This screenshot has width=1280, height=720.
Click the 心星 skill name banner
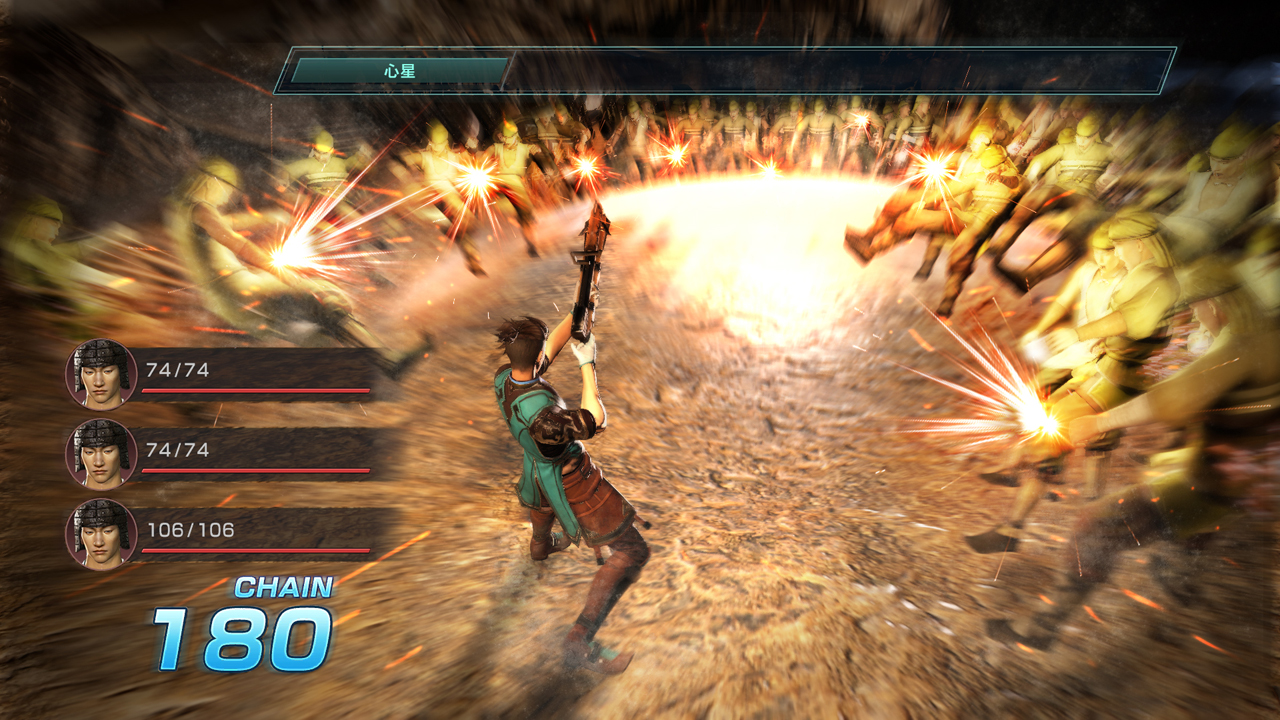point(400,72)
